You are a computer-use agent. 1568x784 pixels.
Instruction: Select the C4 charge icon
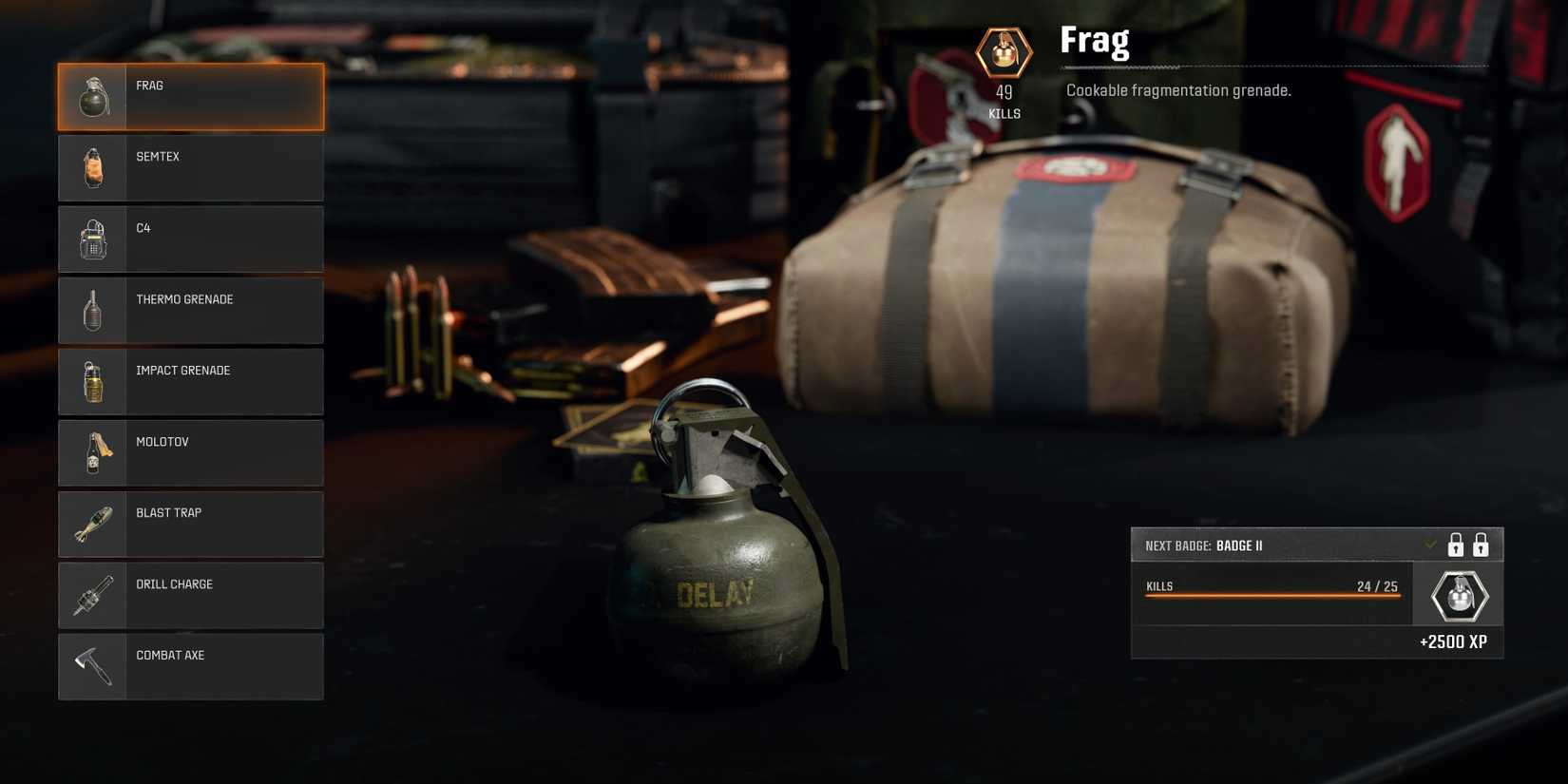[91, 239]
